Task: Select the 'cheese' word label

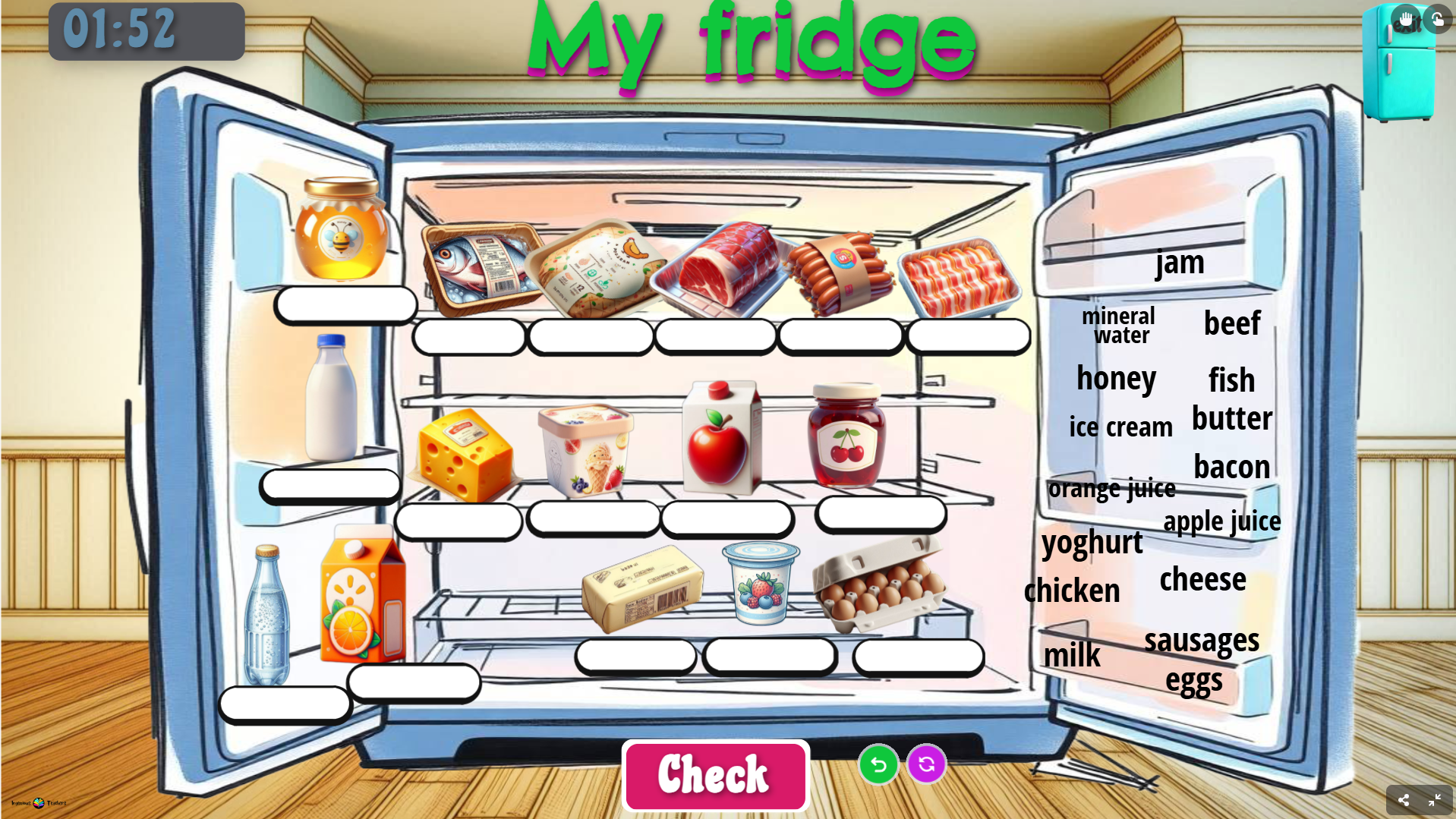Action: [1202, 579]
